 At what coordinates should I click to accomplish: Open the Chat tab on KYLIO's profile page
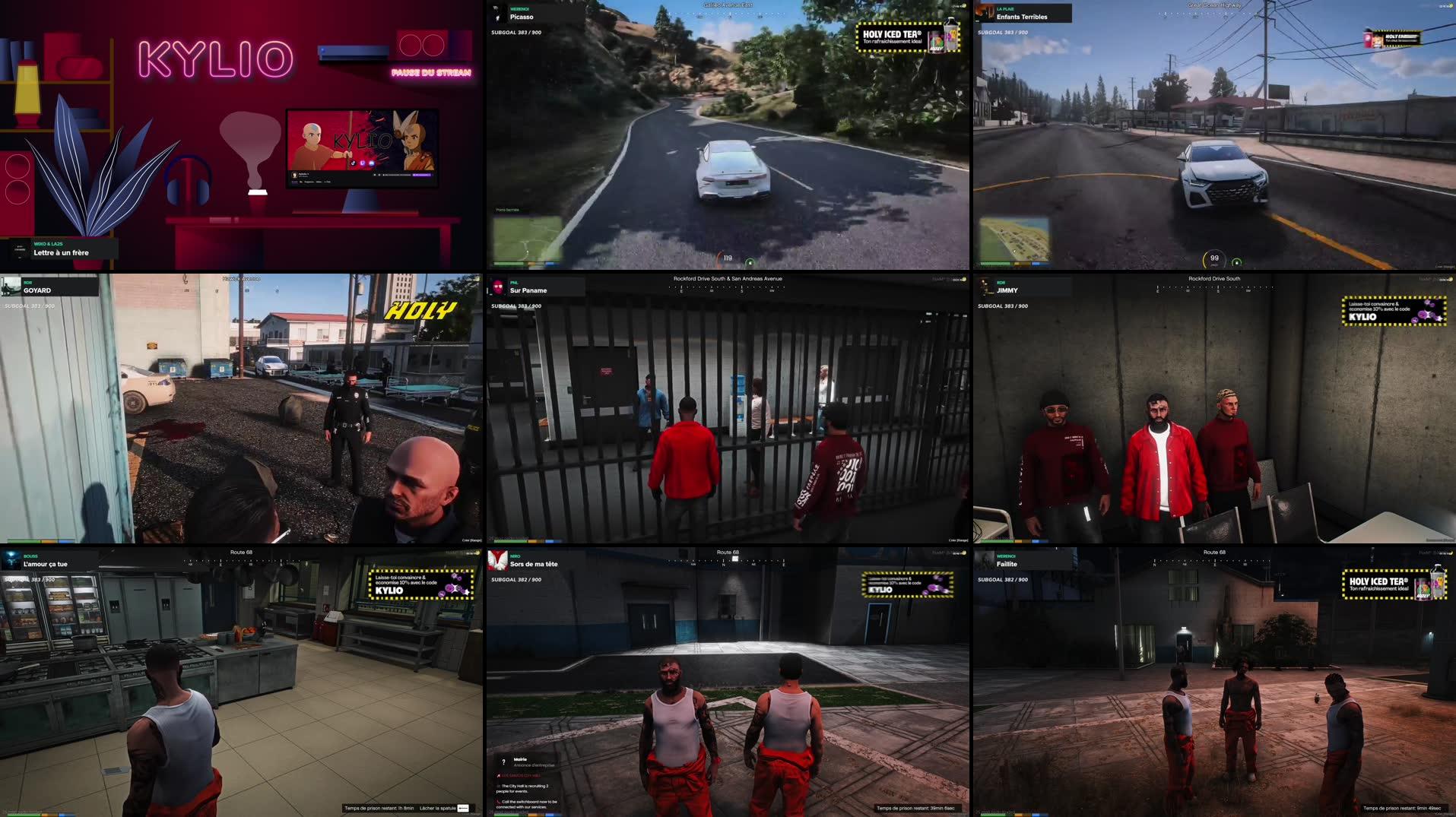(327, 182)
